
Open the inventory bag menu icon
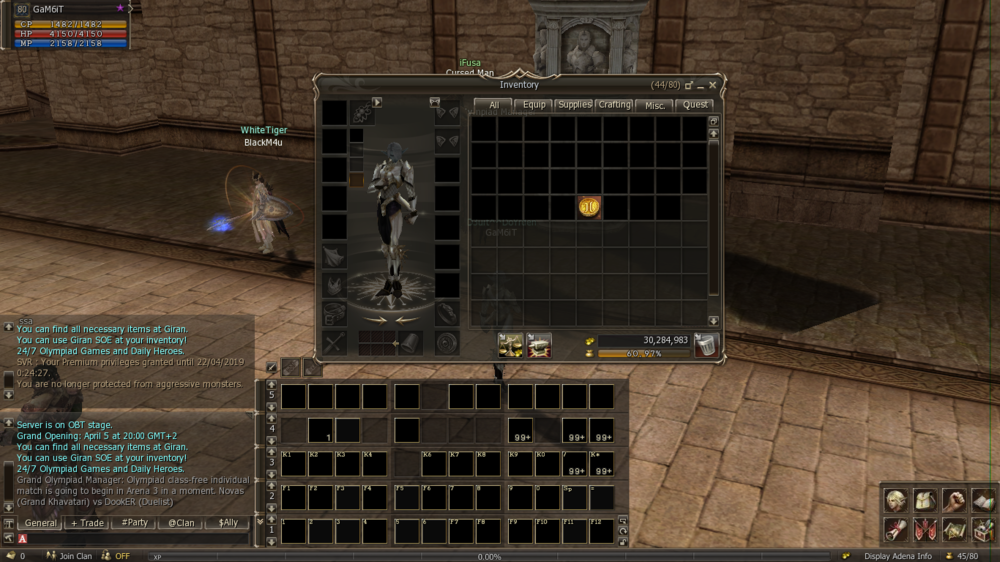pos(925,501)
